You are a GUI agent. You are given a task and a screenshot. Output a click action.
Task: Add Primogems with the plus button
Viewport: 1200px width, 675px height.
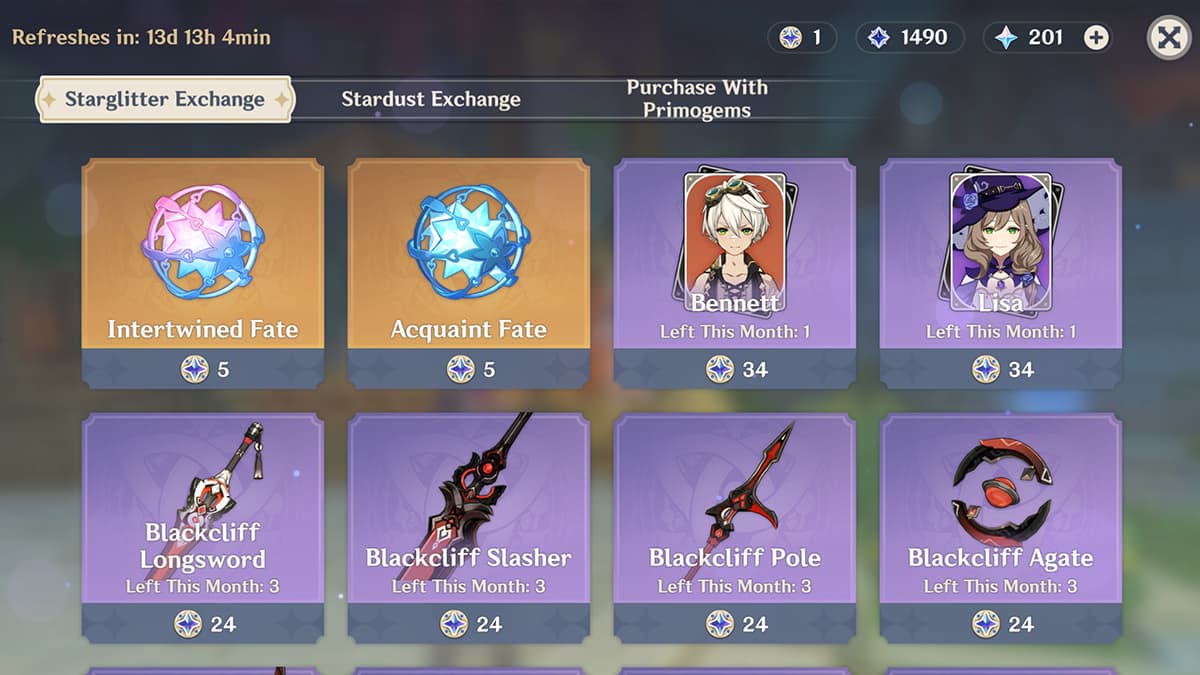(x=1096, y=38)
